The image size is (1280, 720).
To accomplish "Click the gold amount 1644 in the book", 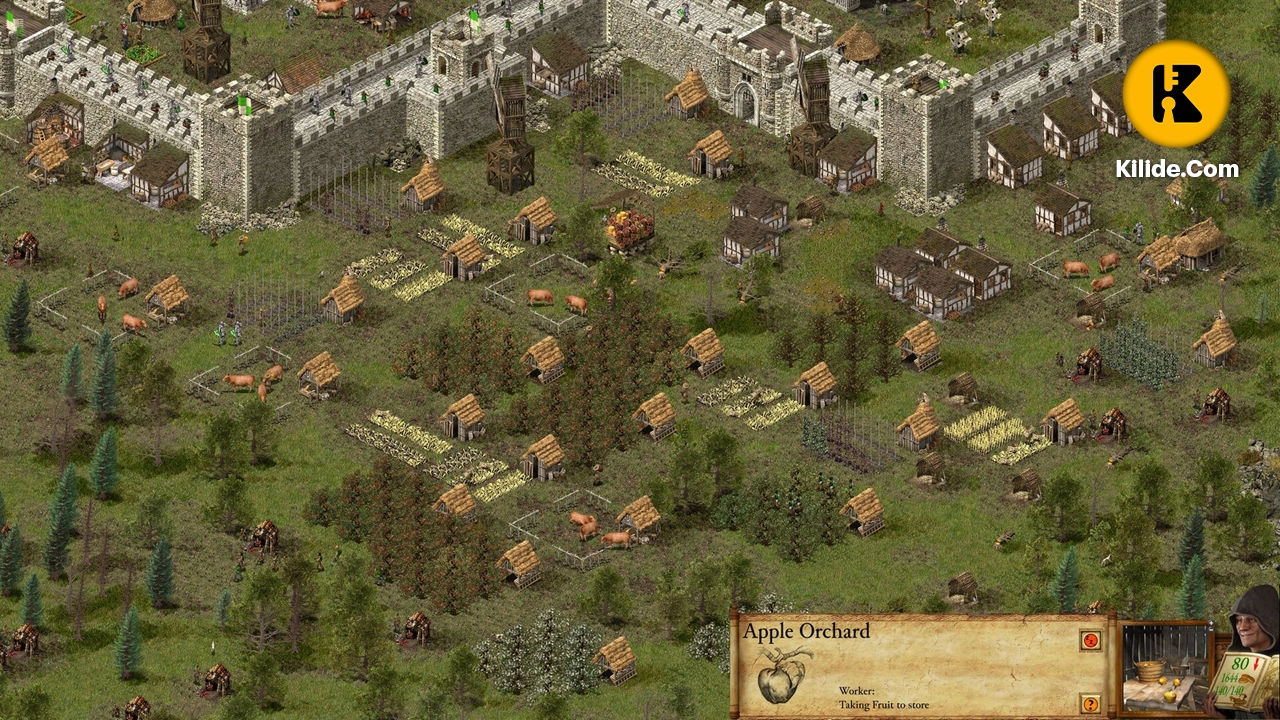I will click(1230, 678).
